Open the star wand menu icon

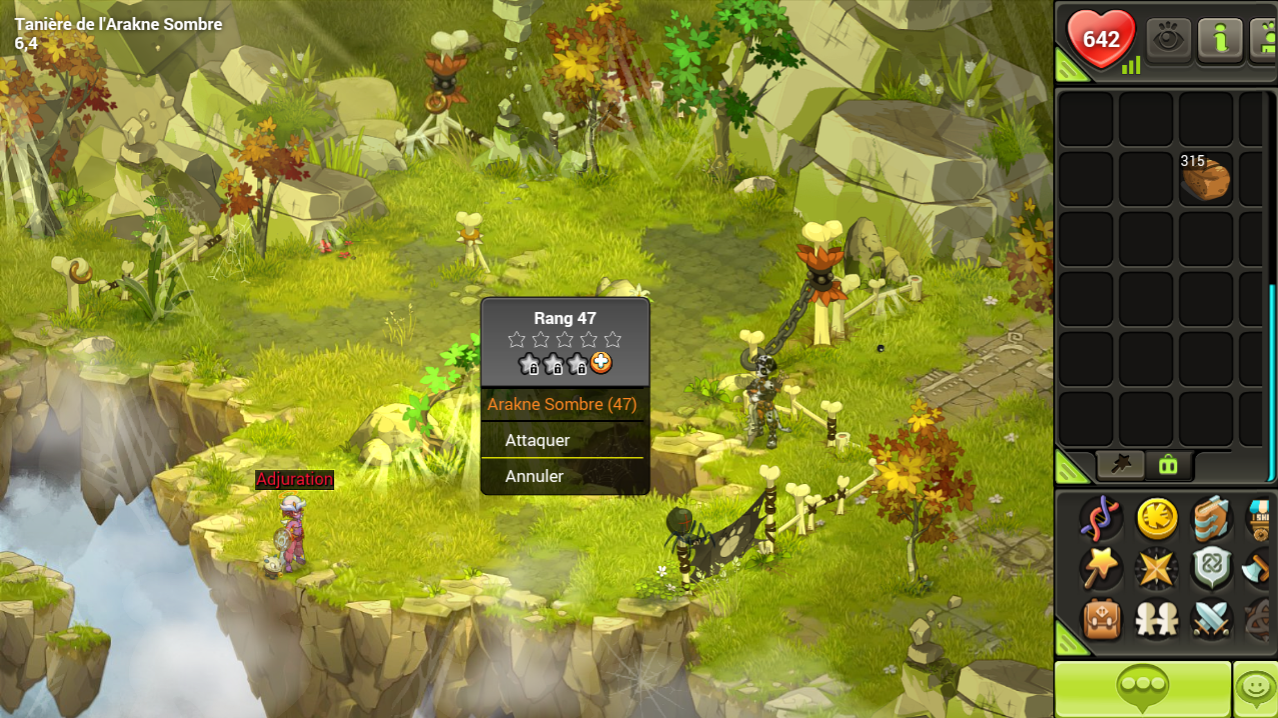click(x=1101, y=569)
